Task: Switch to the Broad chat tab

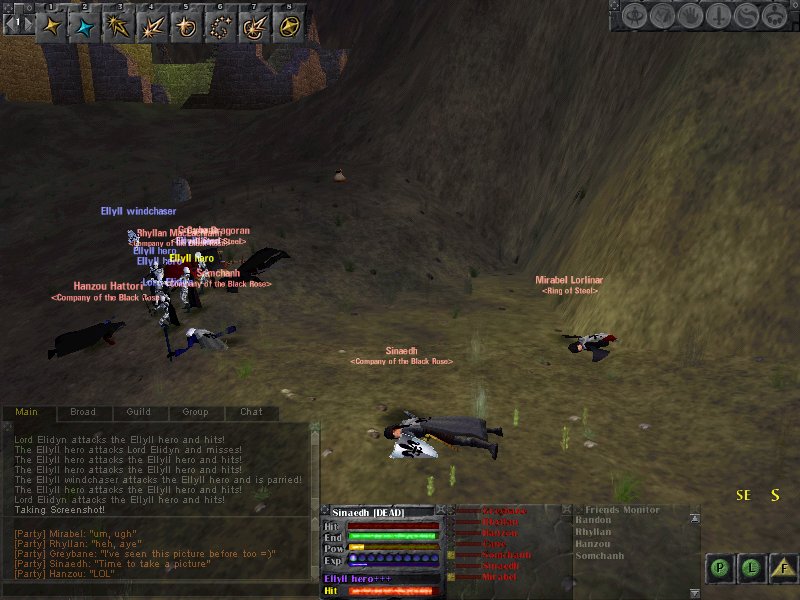Action: tap(83, 412)
